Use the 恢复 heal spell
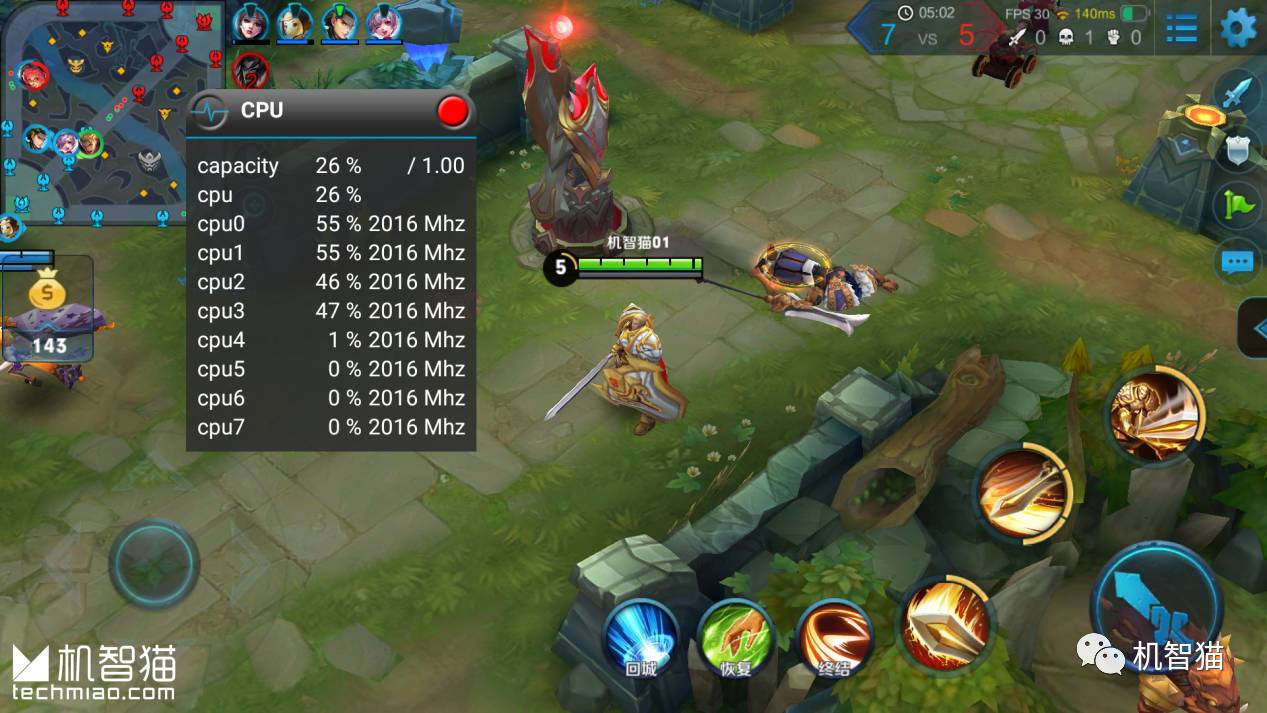This screenshot has height=713, width=1267. [x=737, y=638]
